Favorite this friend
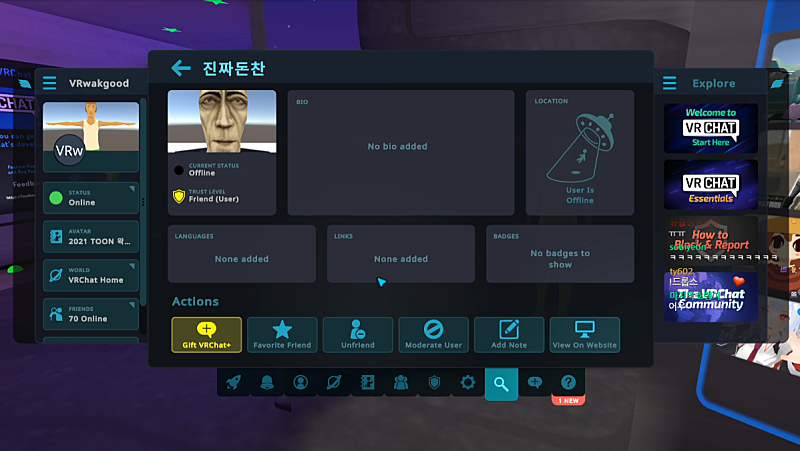The height and width of the screenshot is (451, 800). [x=282, y=334]
